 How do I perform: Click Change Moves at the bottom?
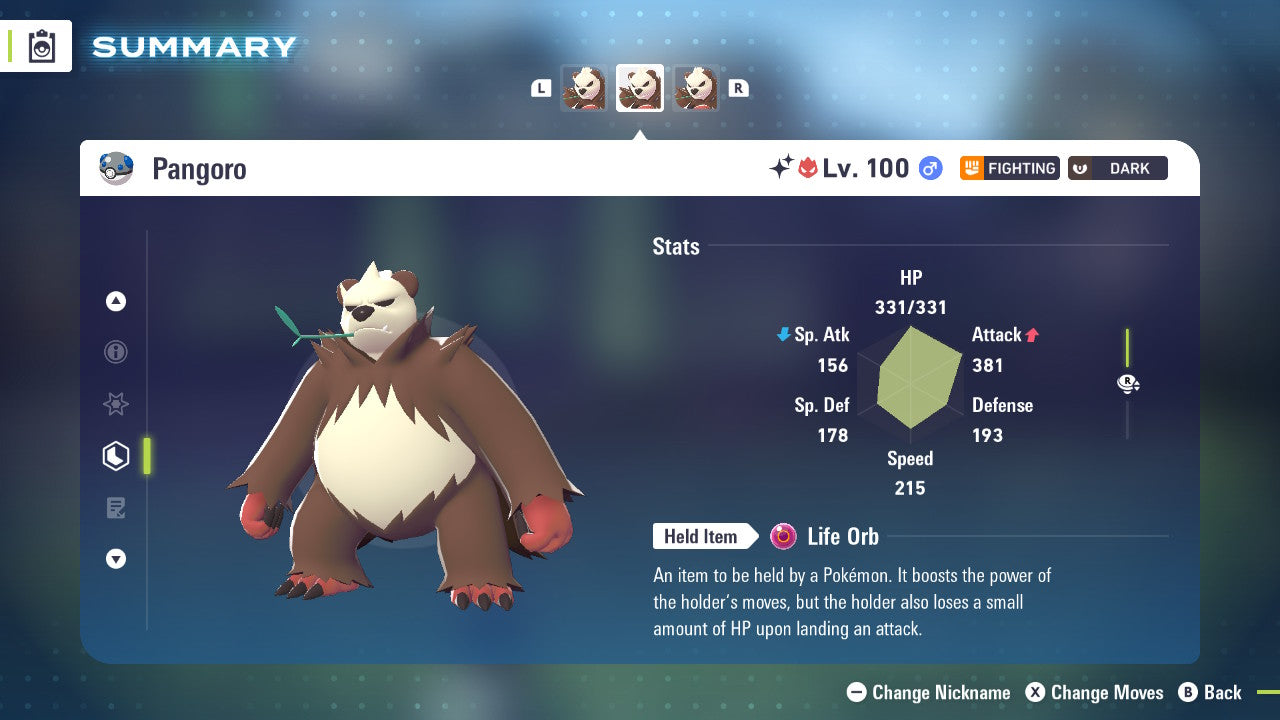pos(1105,692)
